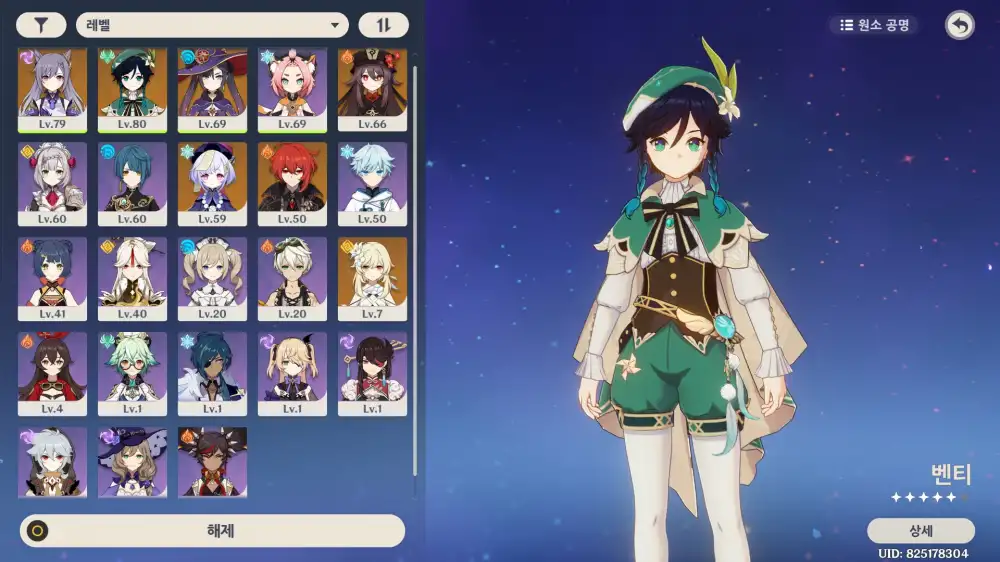Image resolution: width=1000 pixels, height=562 pixels.
Task: Select the Lv.69 Mona character card
Action: pos(212,89)
